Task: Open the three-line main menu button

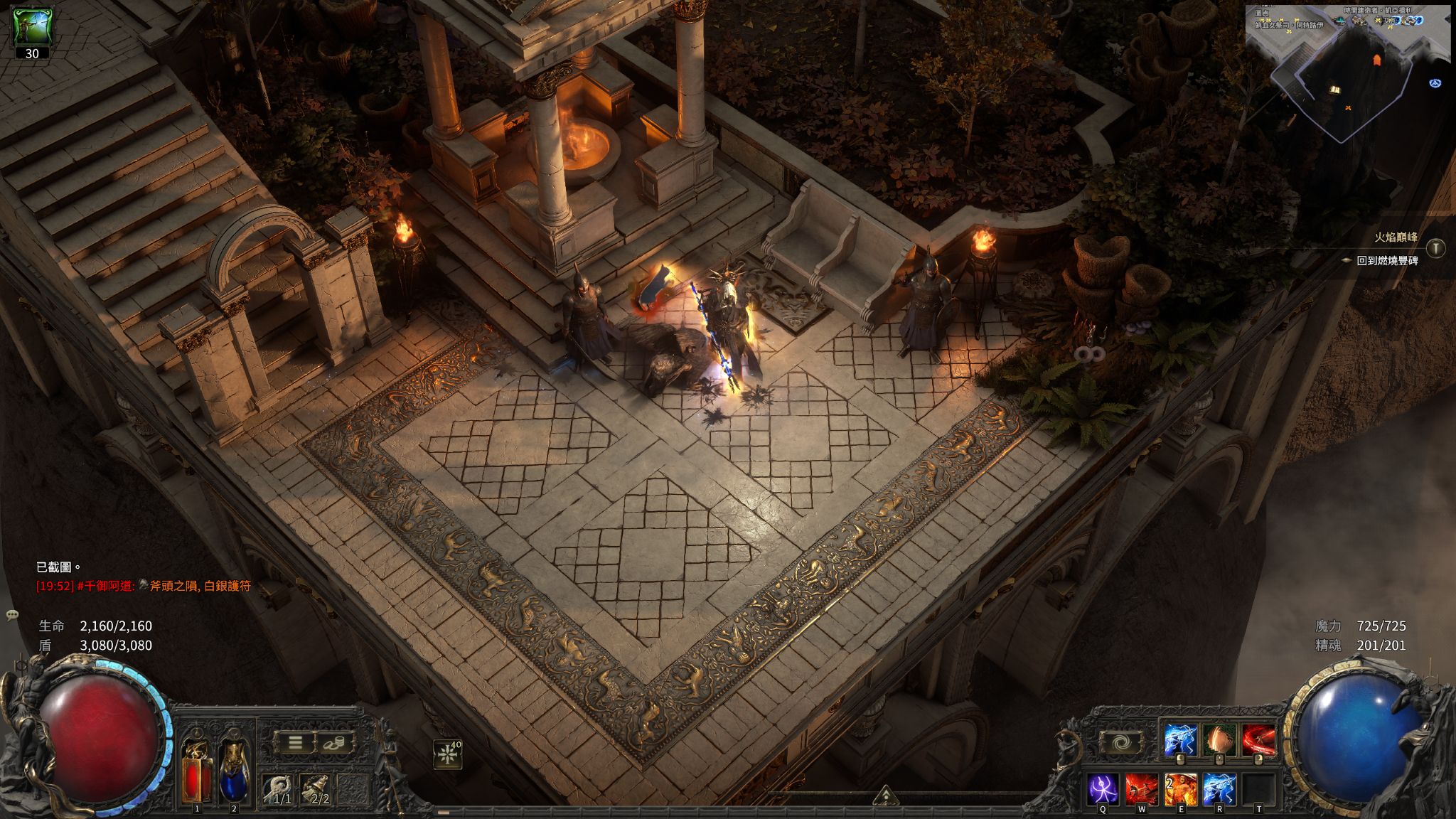Action: 295,743
